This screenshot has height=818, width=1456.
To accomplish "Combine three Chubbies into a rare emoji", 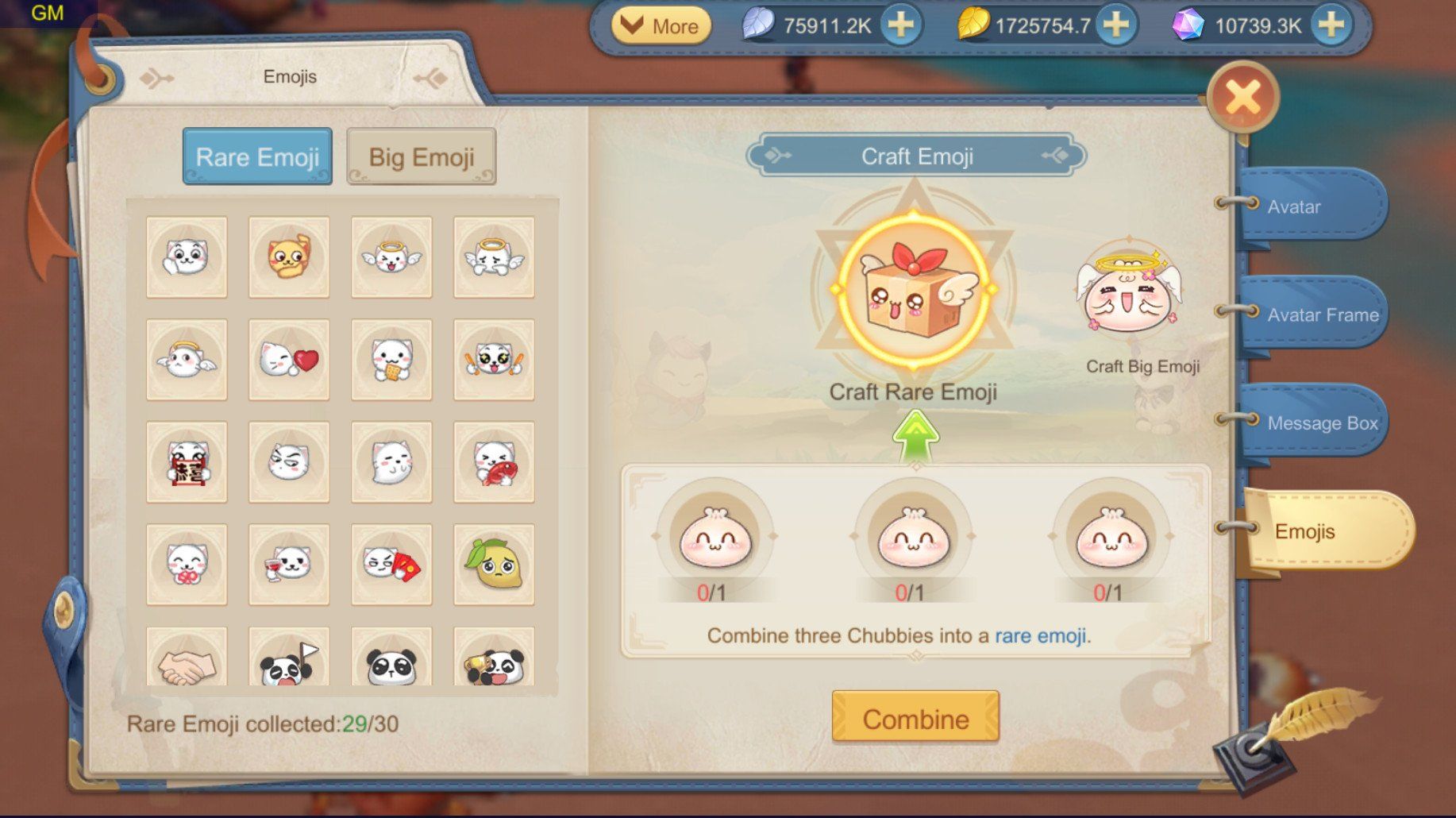I will pyautogui.click(x=915, y=718).
